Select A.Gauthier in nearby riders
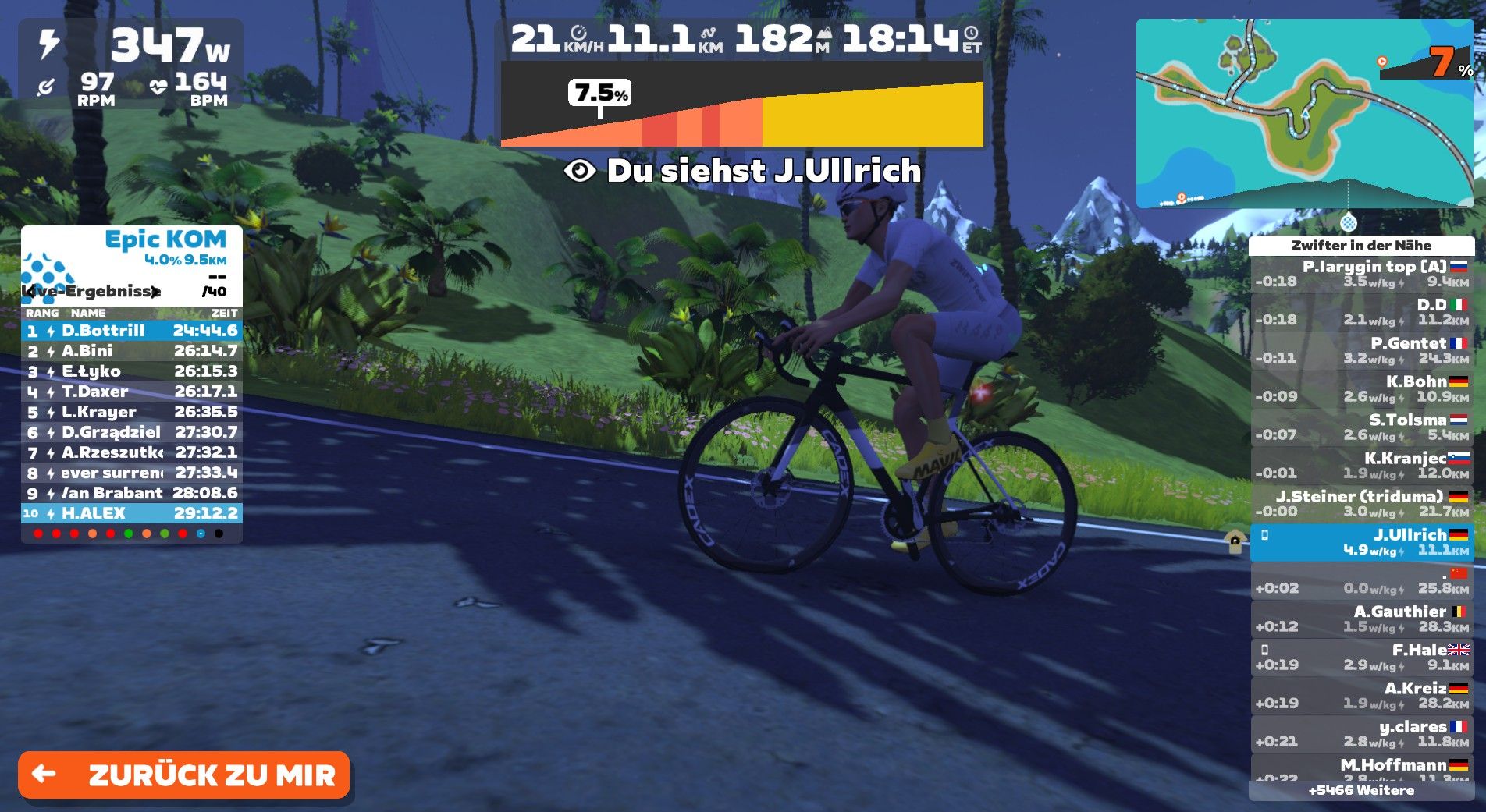 point(1361,619)
